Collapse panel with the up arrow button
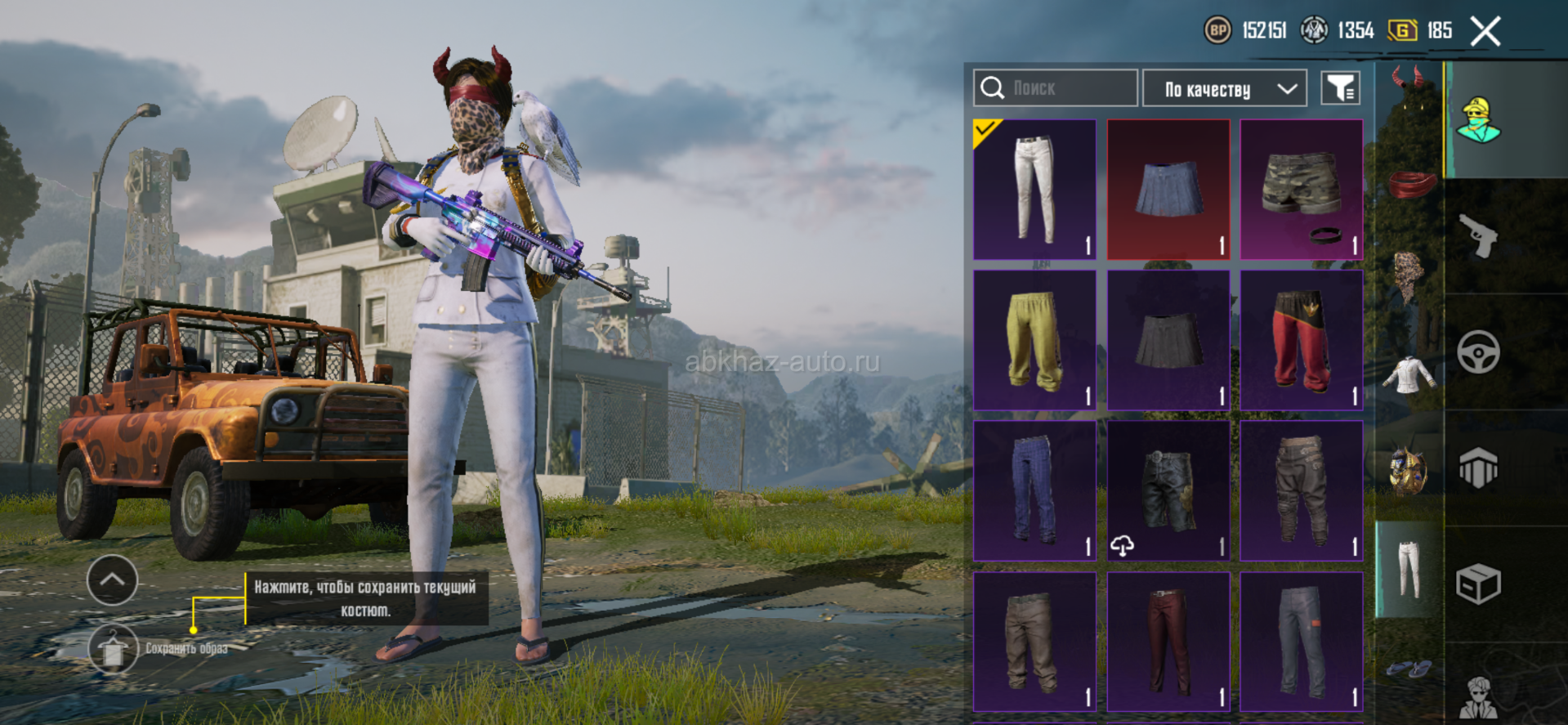This screenshot has width=1568, height=725. point(112,580)
